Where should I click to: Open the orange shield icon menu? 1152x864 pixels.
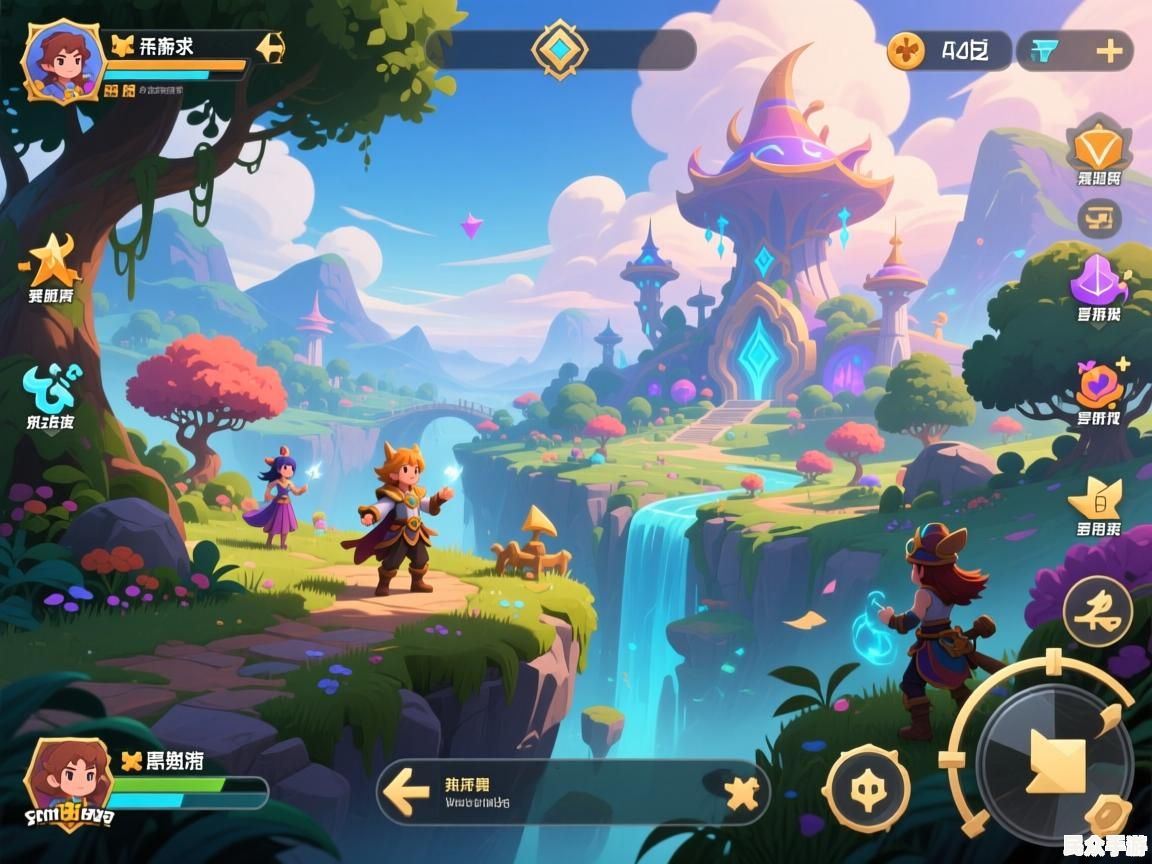pyautogui.click(x=1099, y=146)
